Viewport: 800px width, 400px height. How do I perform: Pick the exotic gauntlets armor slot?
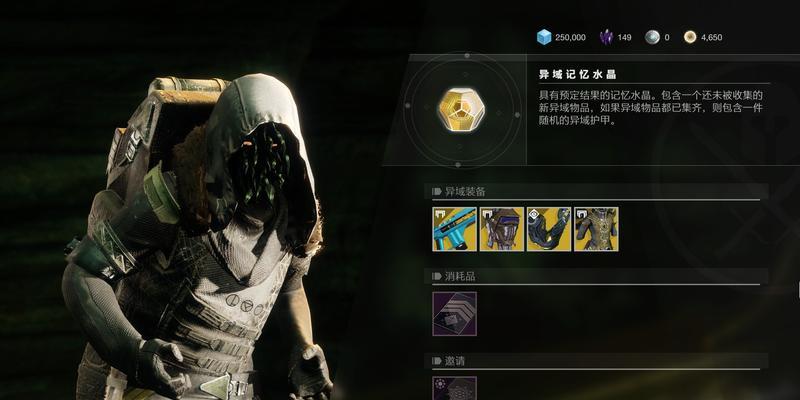(548, 229)
